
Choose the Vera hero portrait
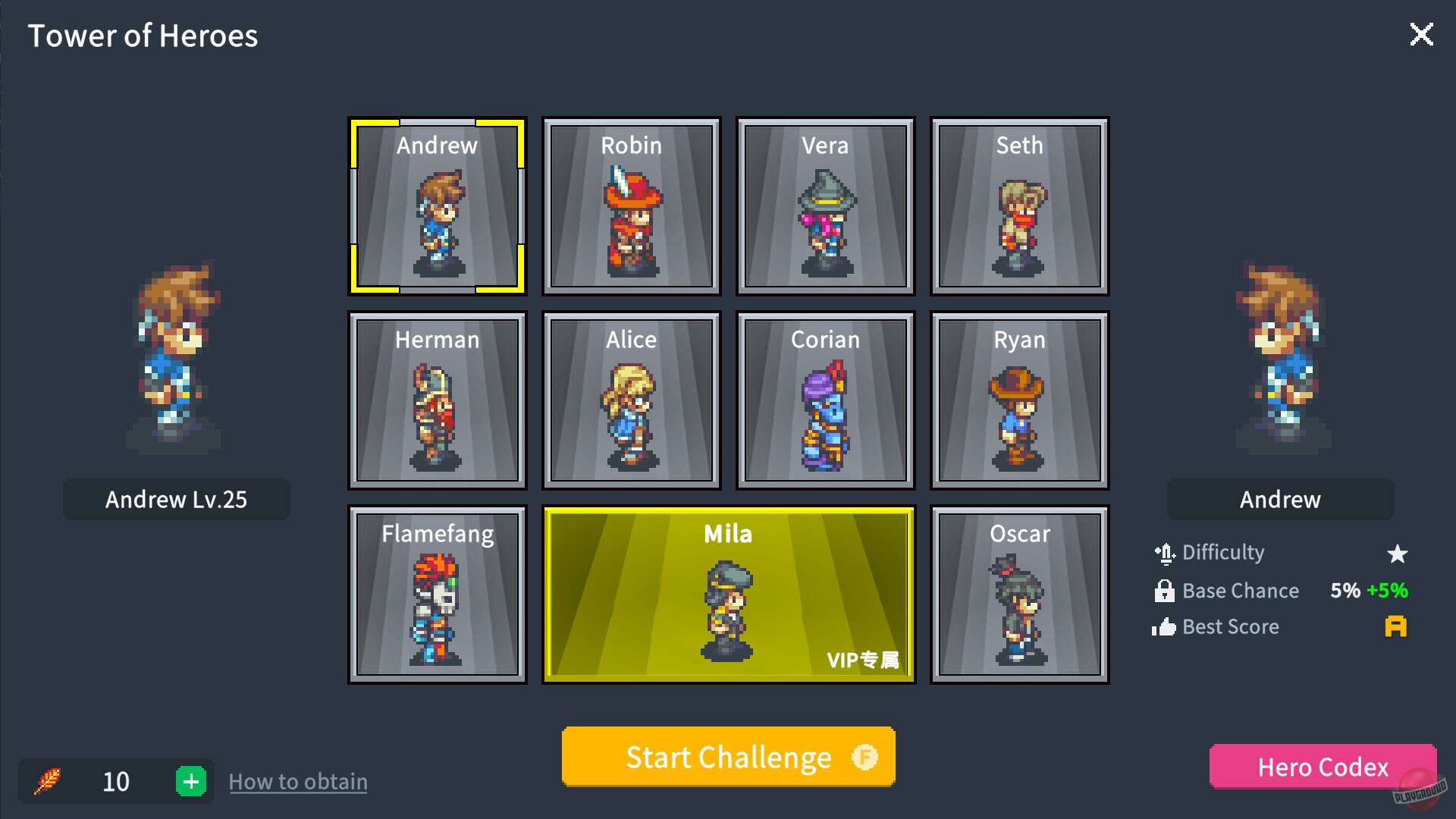(x=824, y=205)
